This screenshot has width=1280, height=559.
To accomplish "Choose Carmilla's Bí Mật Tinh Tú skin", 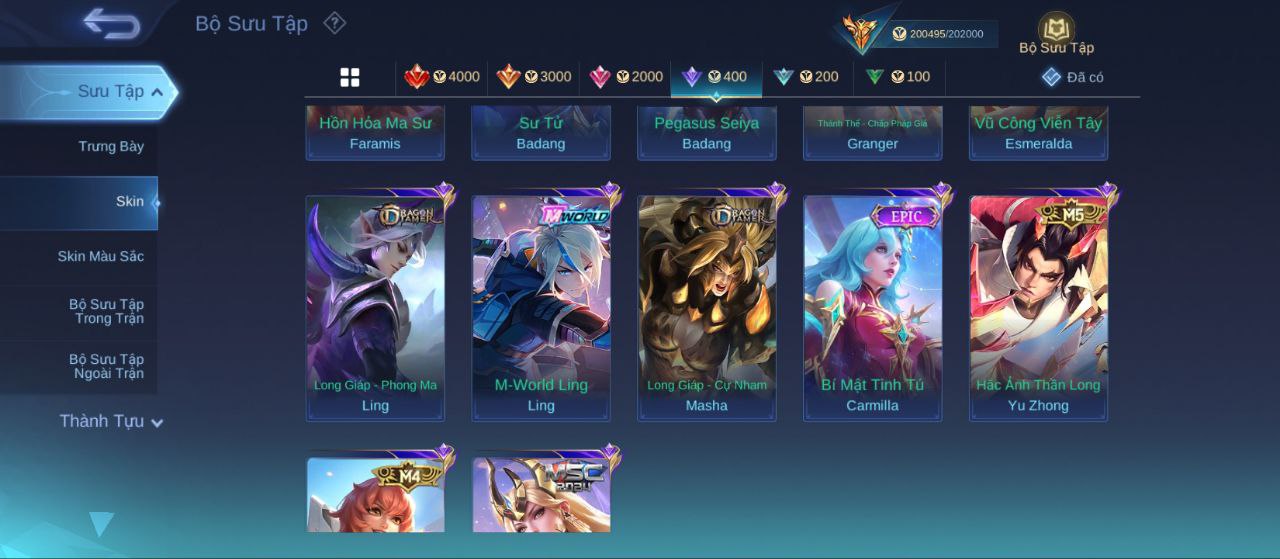I will 873,308.
